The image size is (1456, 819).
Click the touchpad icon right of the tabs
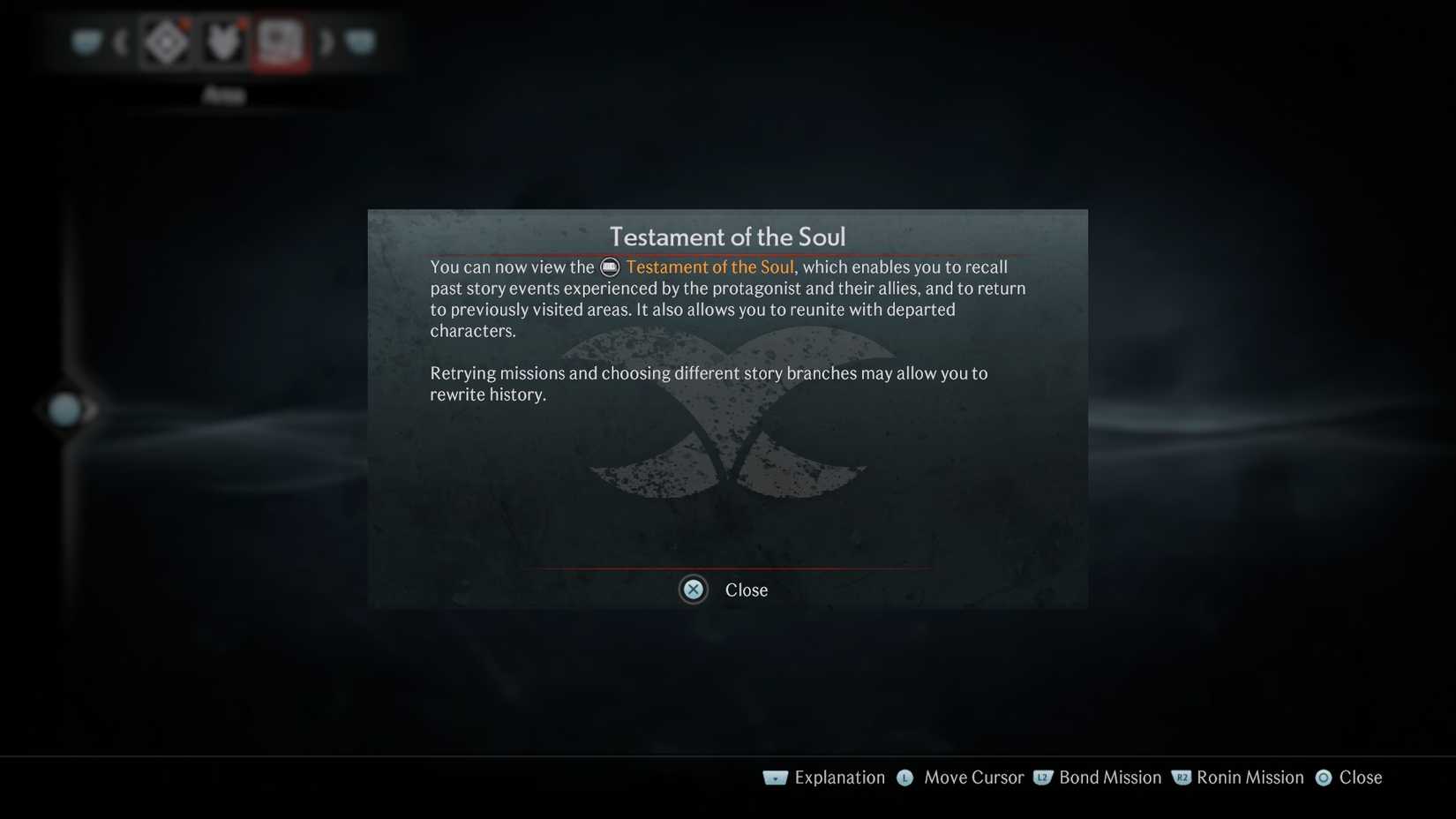pos(360,41)
